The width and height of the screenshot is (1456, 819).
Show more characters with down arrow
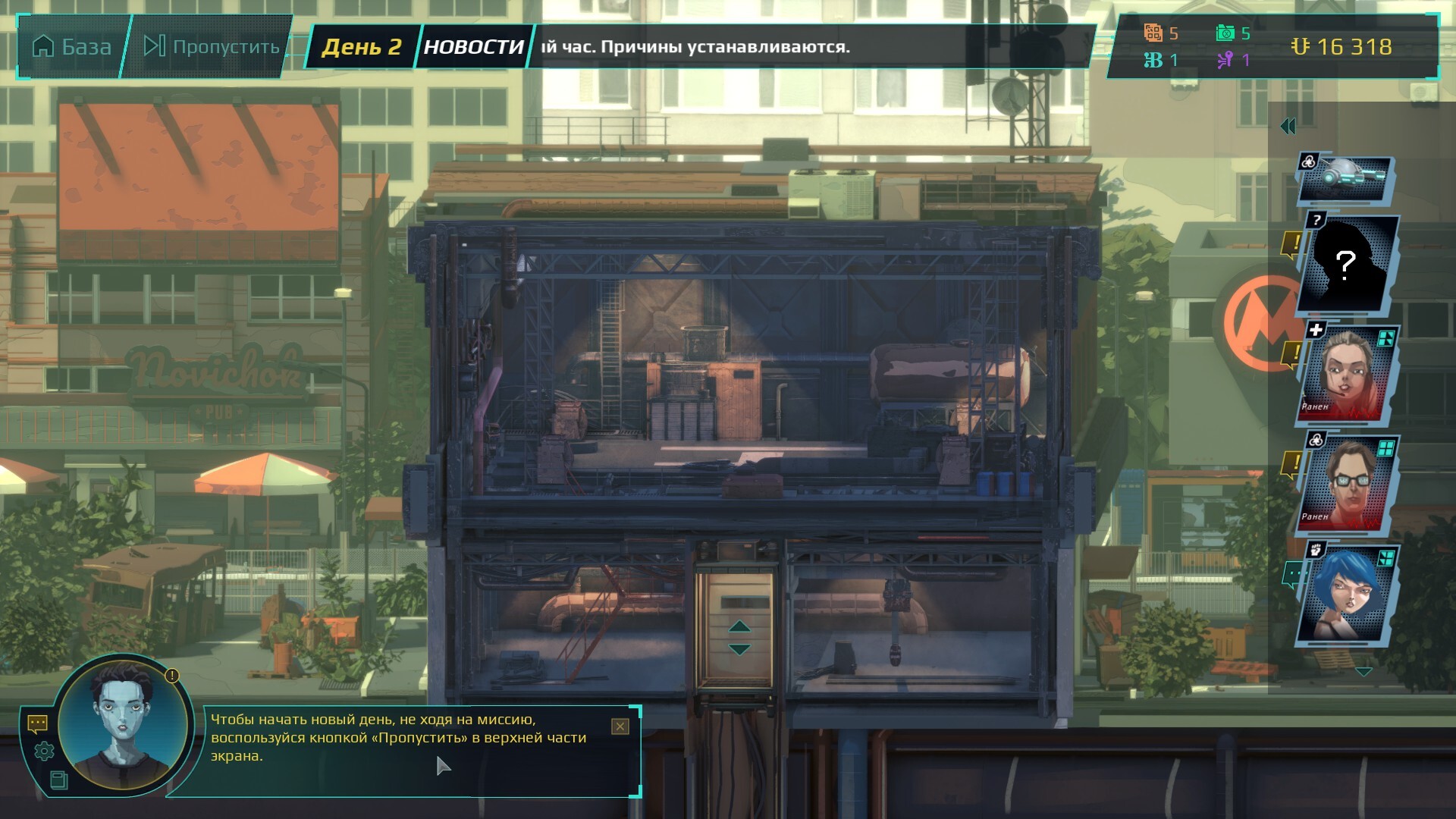pos(1363,672)
